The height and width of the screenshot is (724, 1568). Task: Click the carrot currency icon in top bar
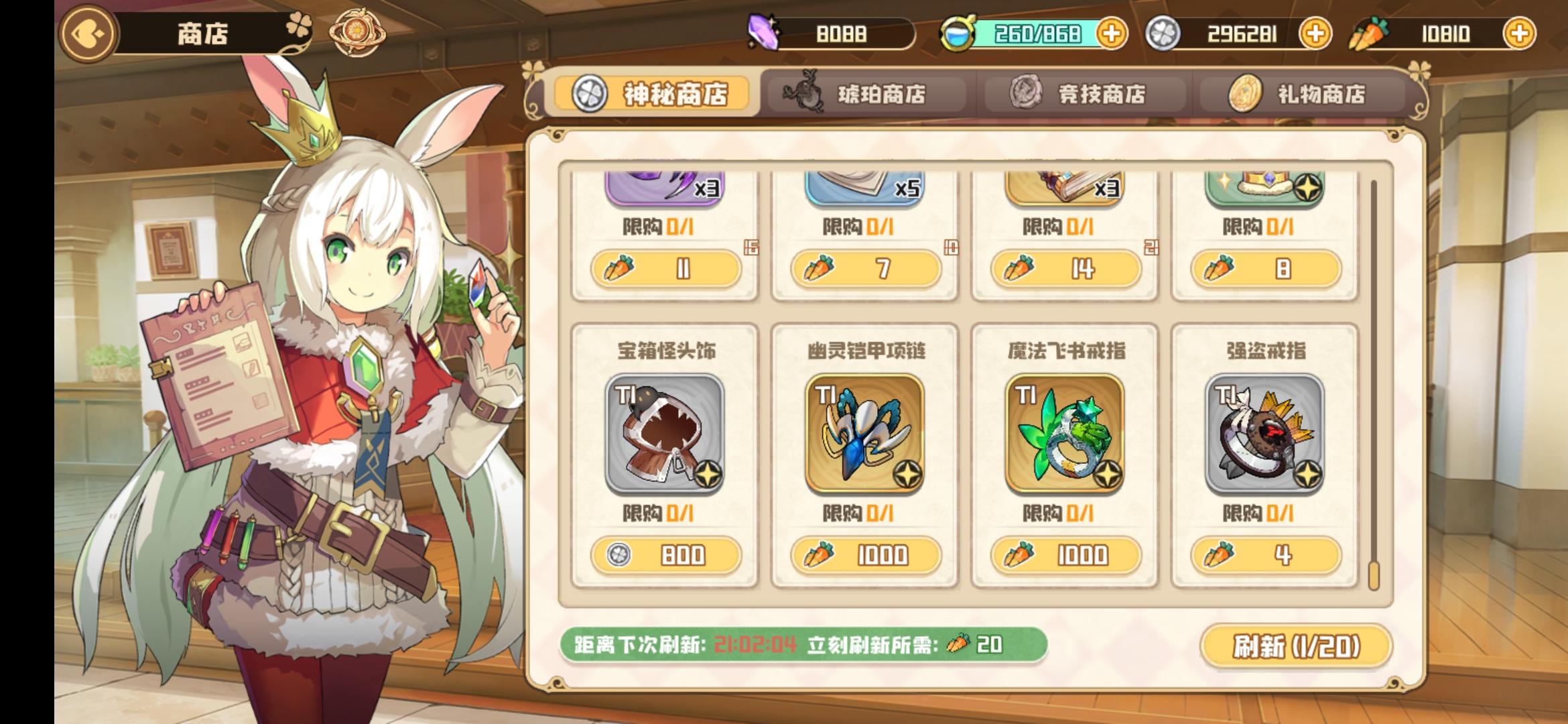(x=1372, y=32)
